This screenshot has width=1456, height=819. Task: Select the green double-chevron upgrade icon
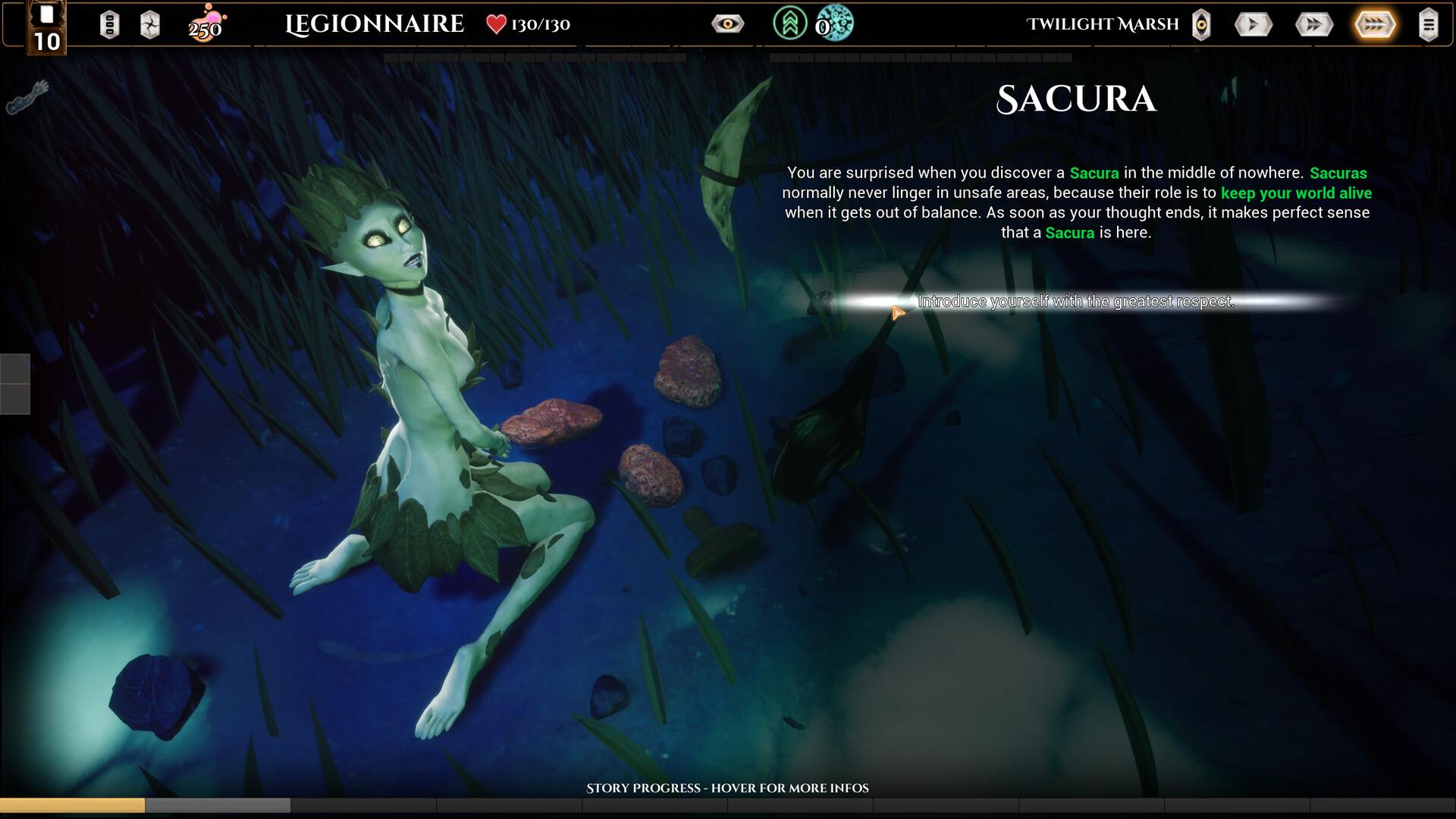(x=789, y=24)
